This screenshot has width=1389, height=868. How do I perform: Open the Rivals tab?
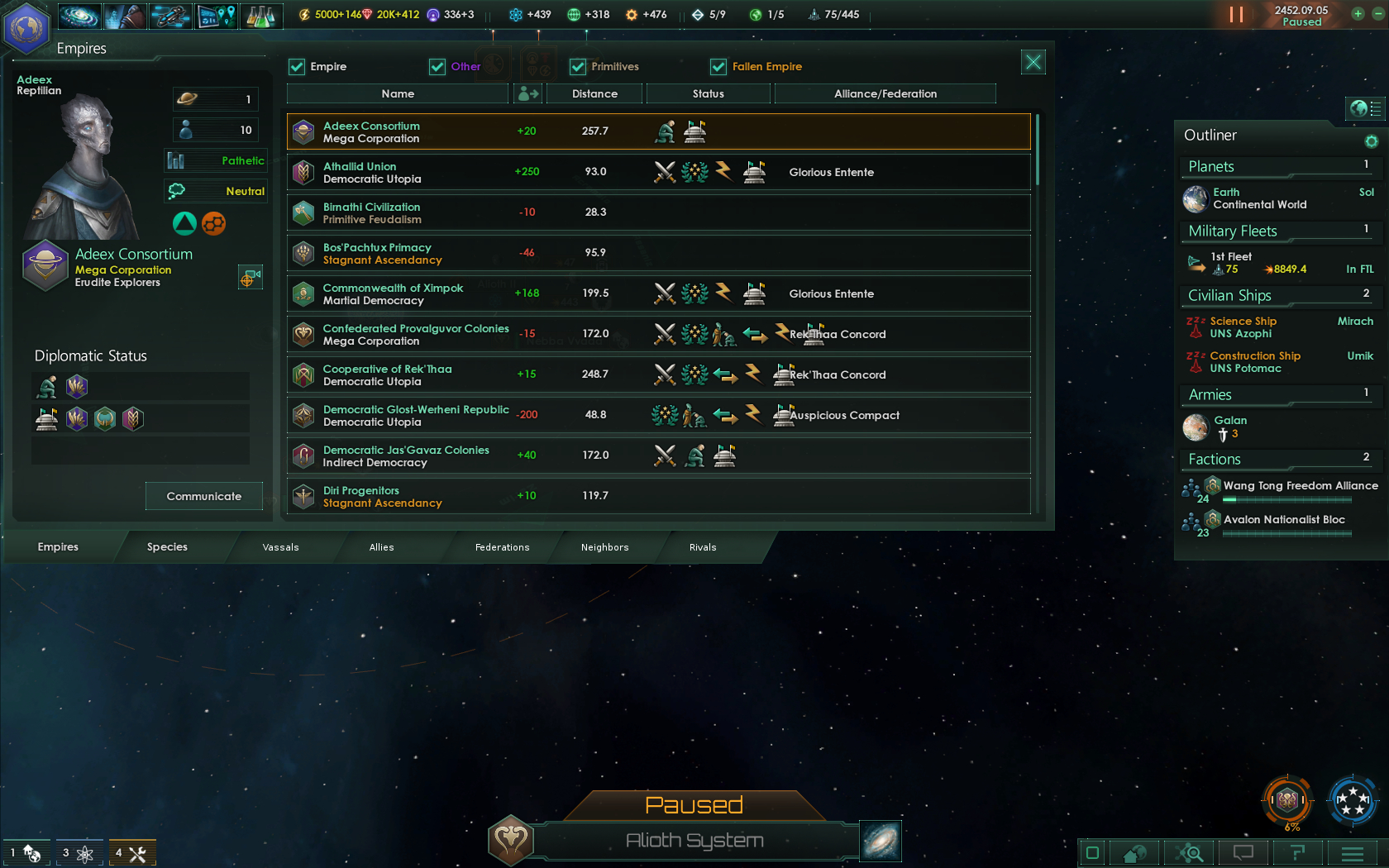click(702, 546)
